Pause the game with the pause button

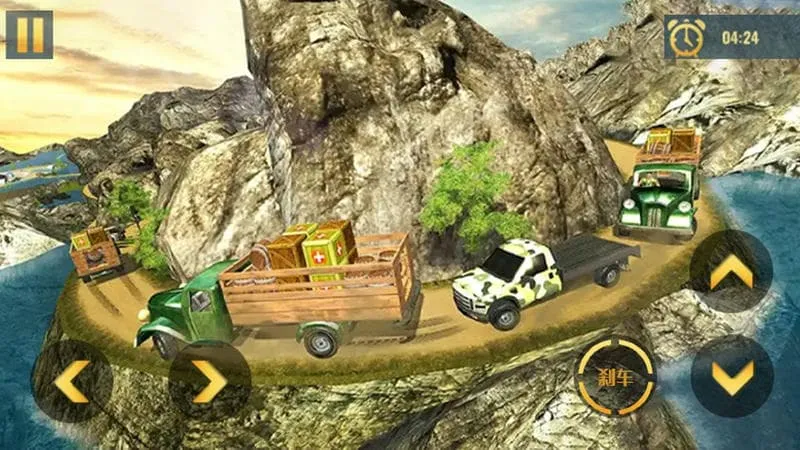coord(29,34)
